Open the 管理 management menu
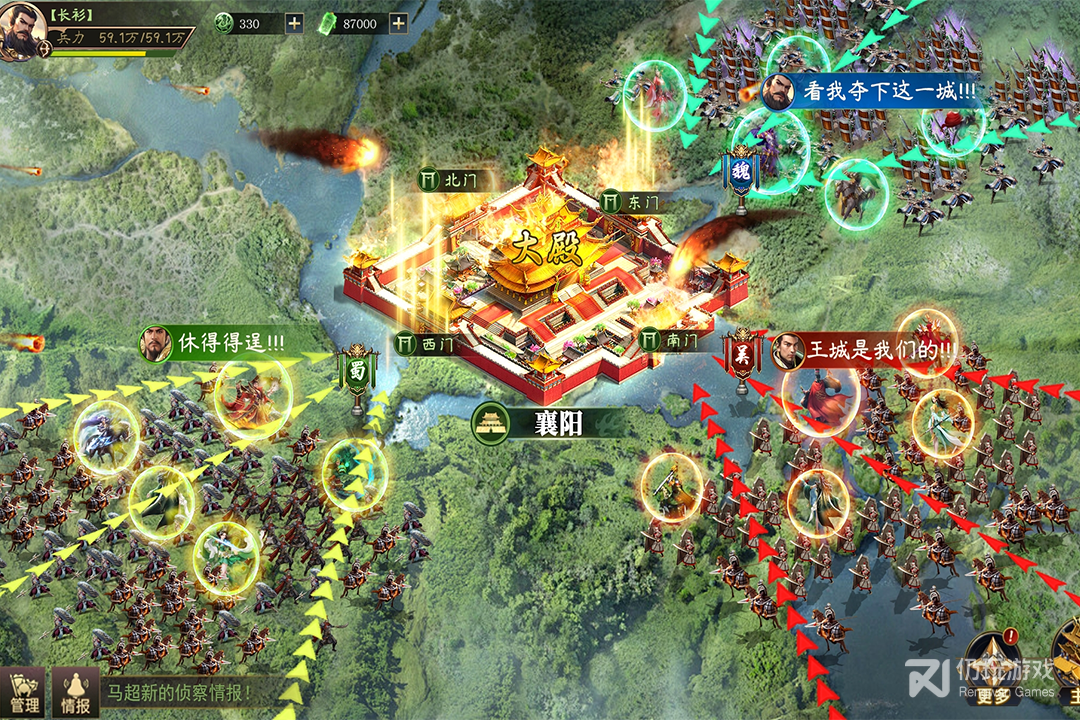 tap(22, 692)
